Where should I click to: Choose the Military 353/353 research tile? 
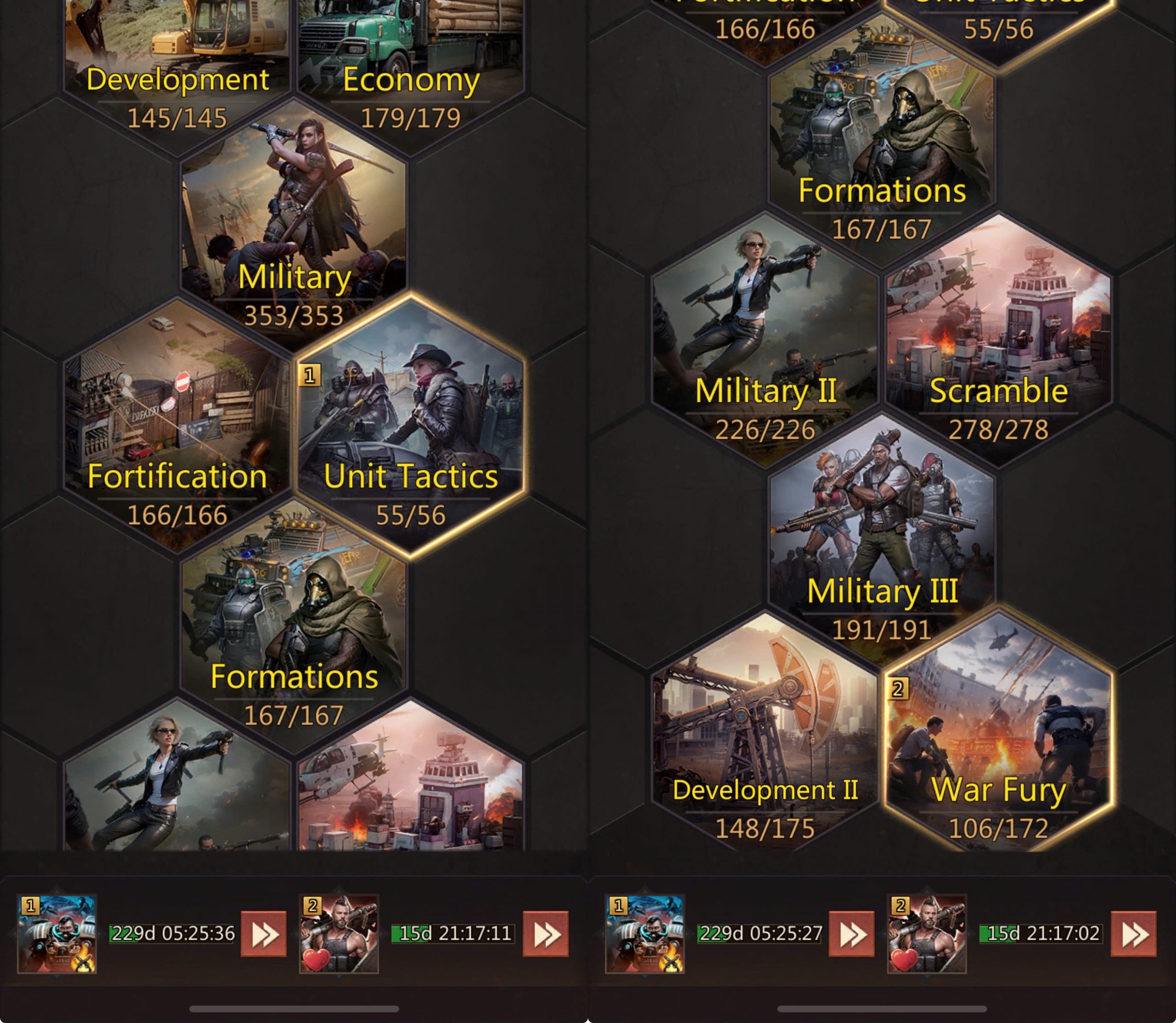click(x=294, y=228)
